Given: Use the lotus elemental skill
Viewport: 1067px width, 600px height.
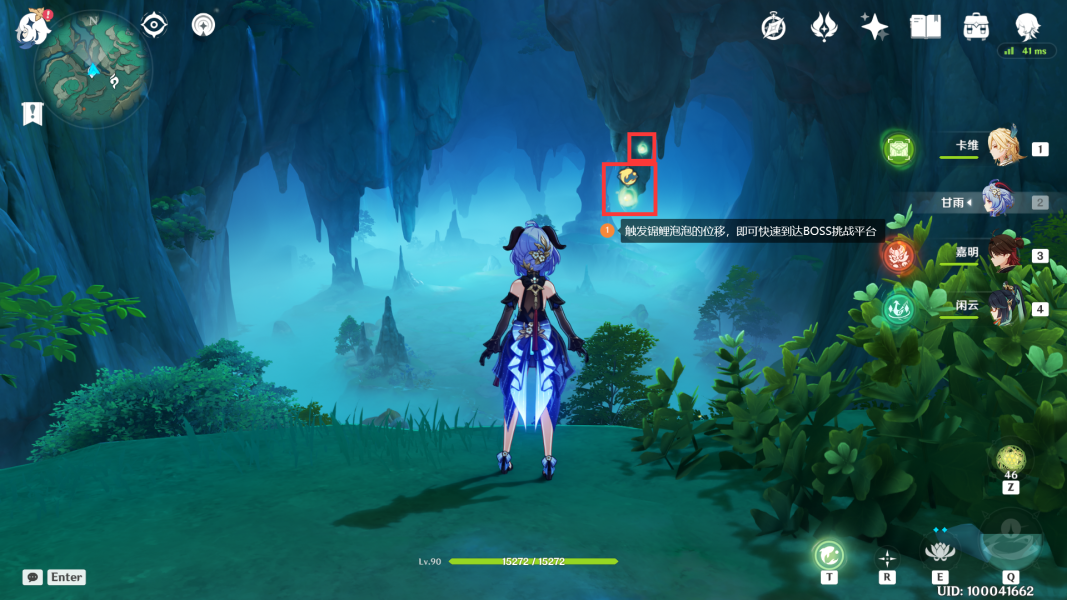Looking at the screenshot, I should pos(939,549).
